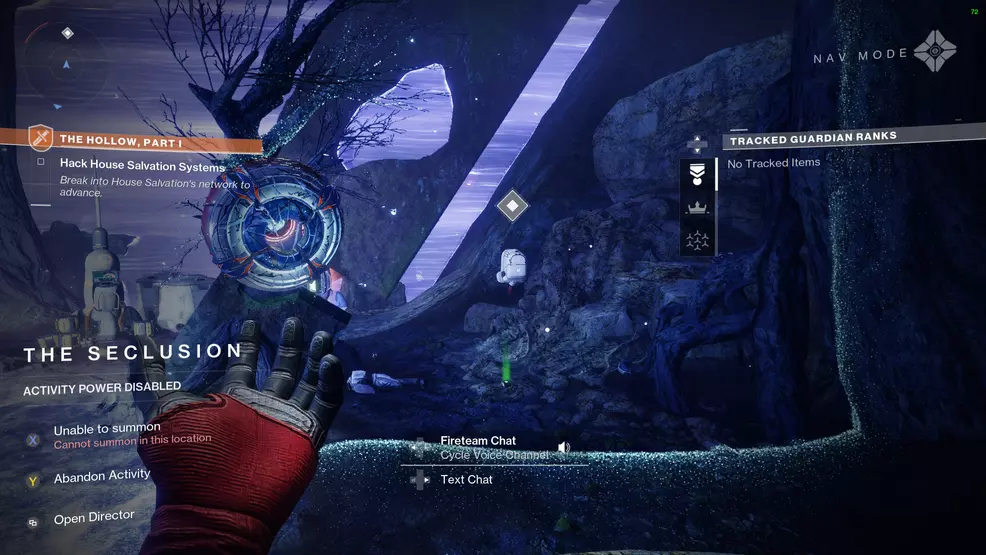Select the rank chevron tracking category icon
The image size is (986, 555).
697,174
